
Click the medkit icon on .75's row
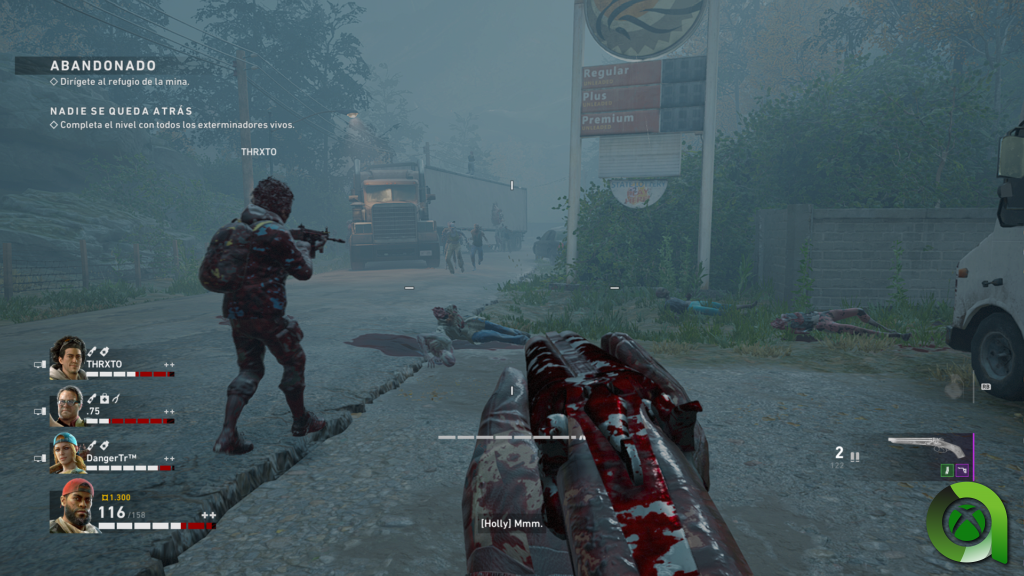[x=103, y=399]
